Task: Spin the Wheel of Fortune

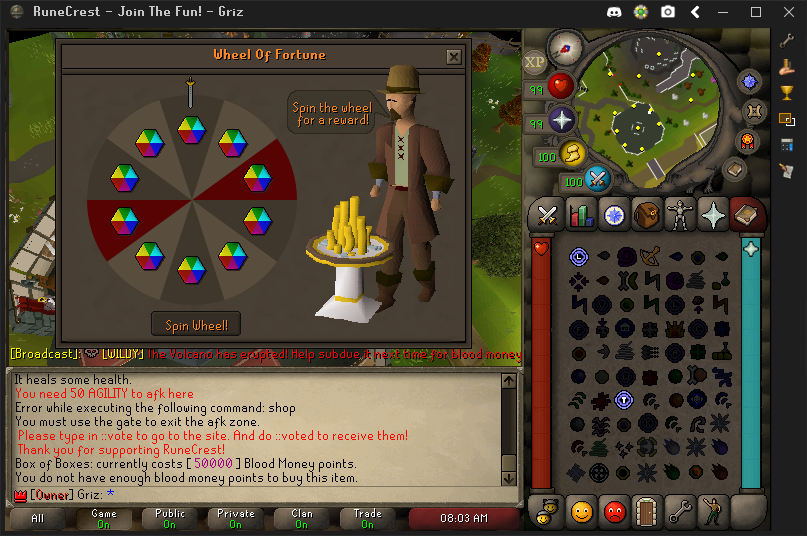Action: click(x=196, y=325)
